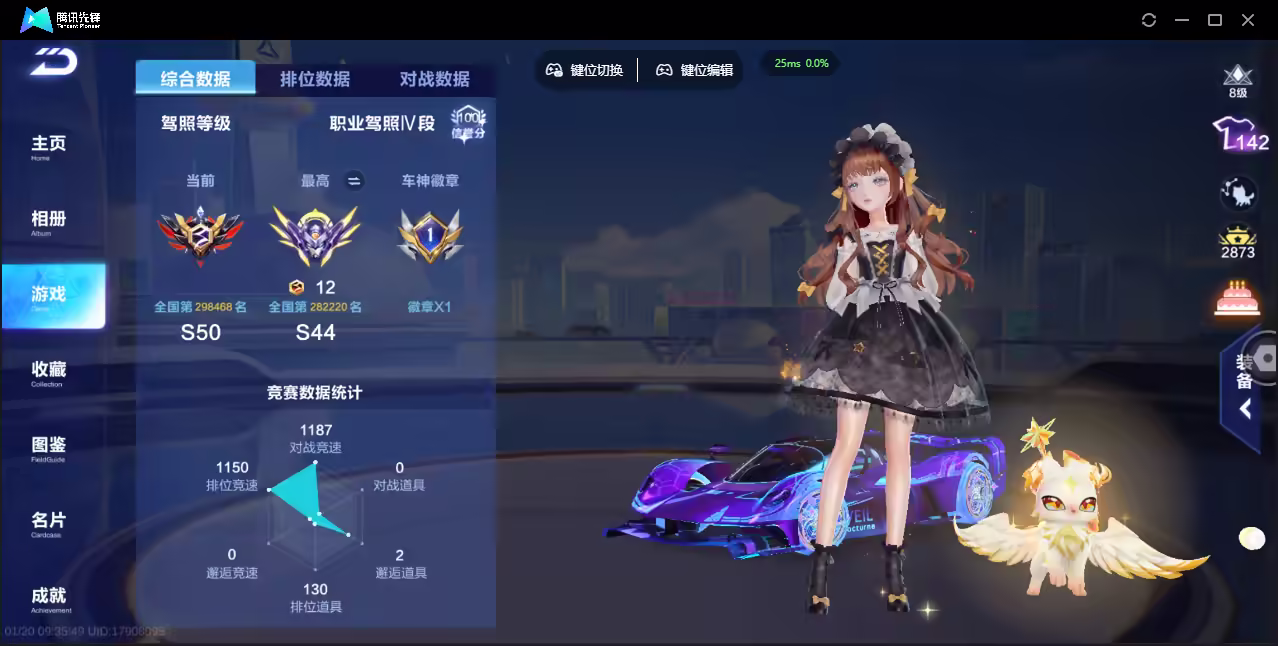Image resolution: width=1278 pixels, height=646 pixels.
Task: Open the wardrobe shirt icon showing 142
Action: pyautogui.click(x=1239, y=134)
